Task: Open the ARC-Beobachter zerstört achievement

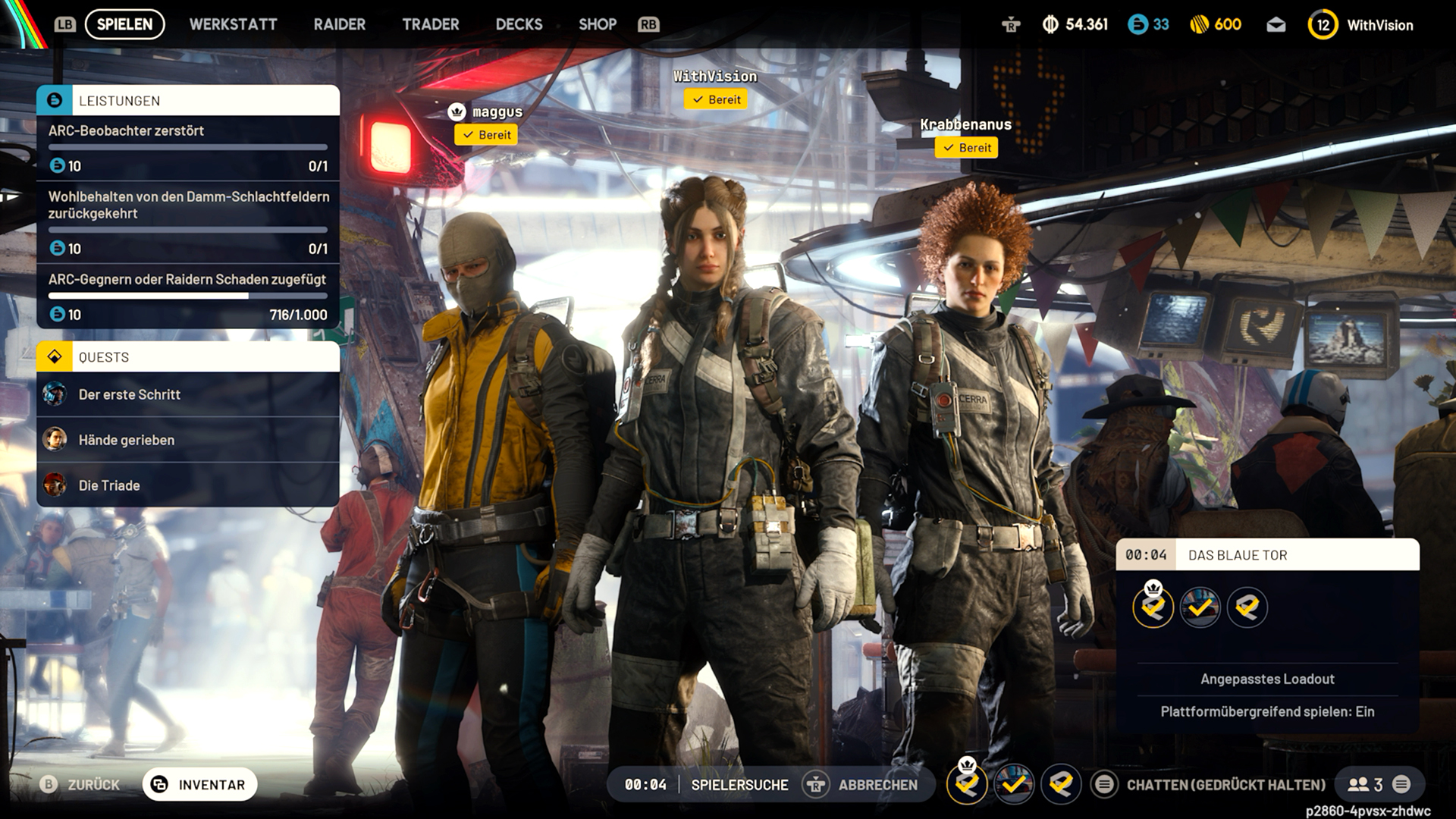Action: [187, 147]
